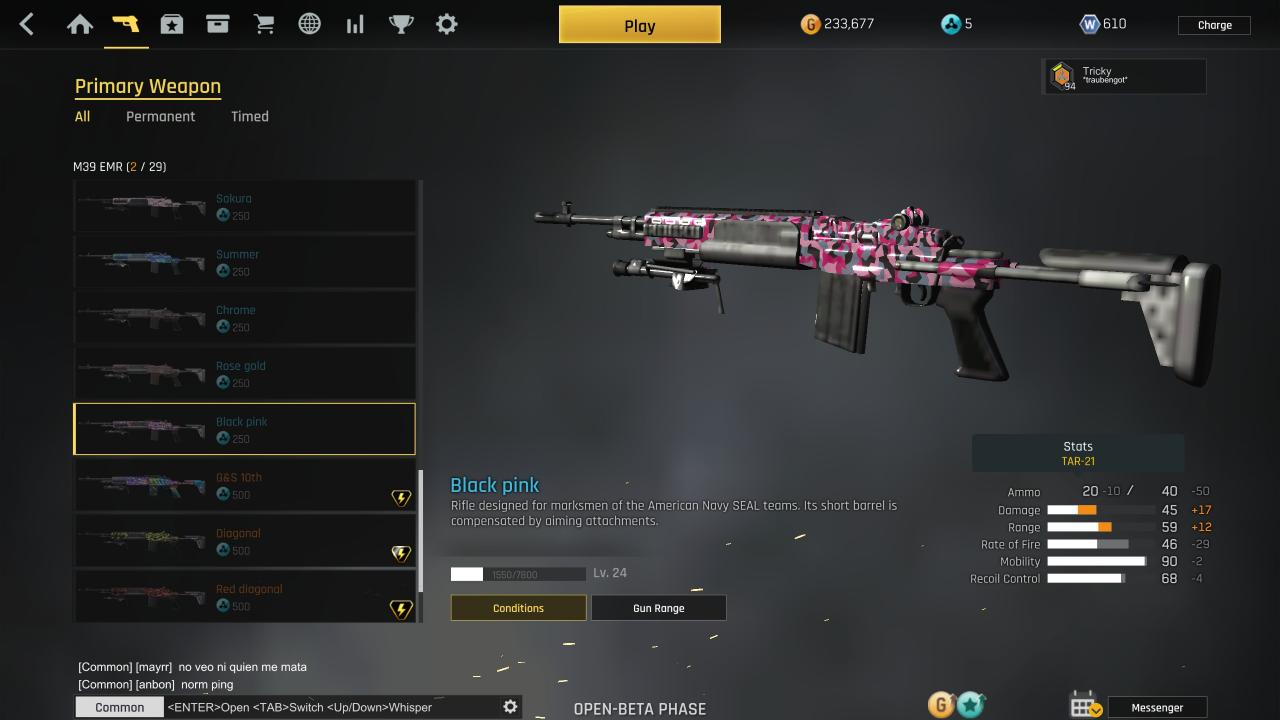The image size is (1280, 720).
Task: Click the Charge button
Action: [x=1214, y=25]
